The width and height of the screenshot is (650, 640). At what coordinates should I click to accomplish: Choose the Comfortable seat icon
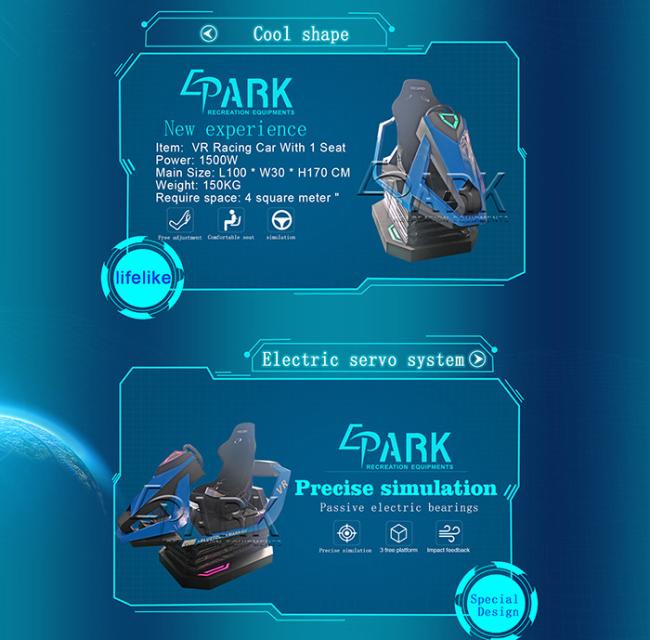pyautogui.click(x=231, y=219)
